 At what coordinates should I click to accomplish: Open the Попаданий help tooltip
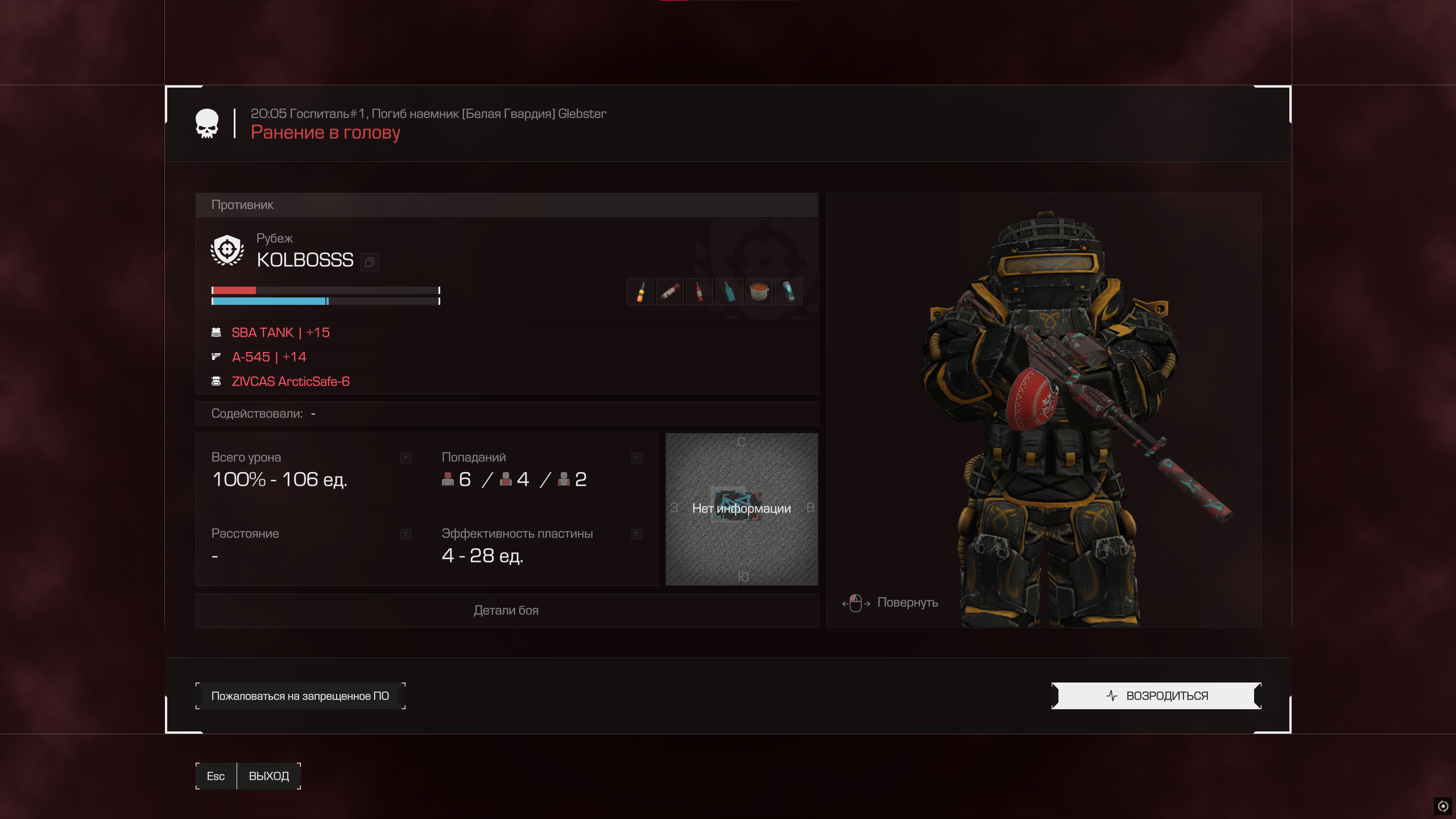point(636,458)
